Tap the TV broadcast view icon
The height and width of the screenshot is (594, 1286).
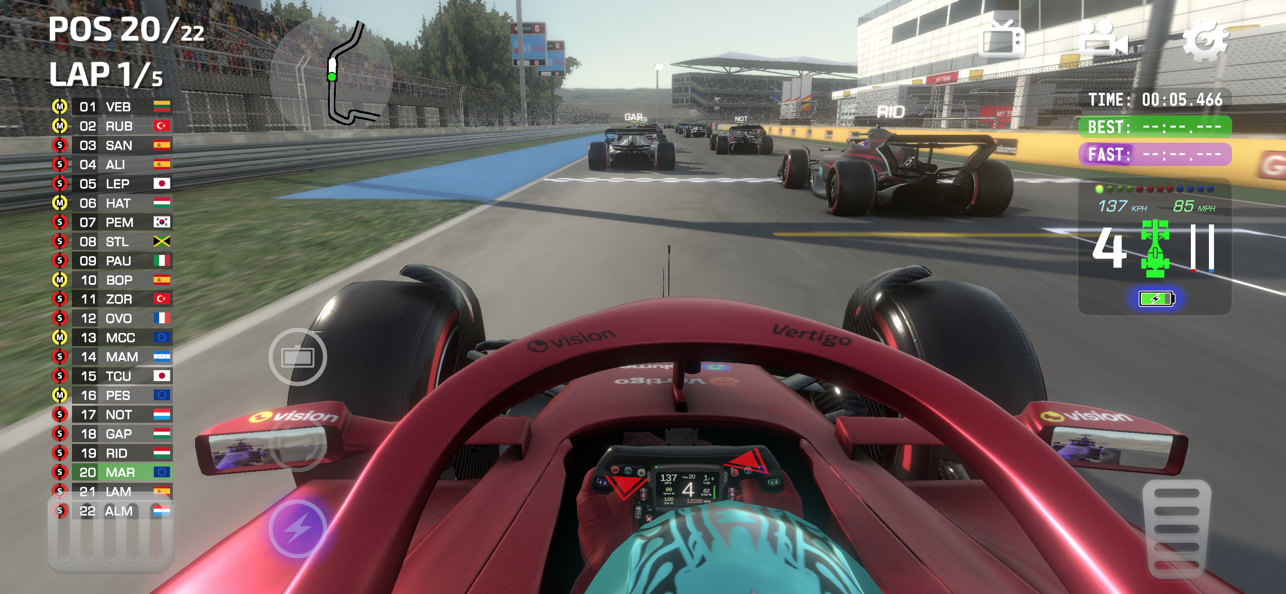(1002, 40)
